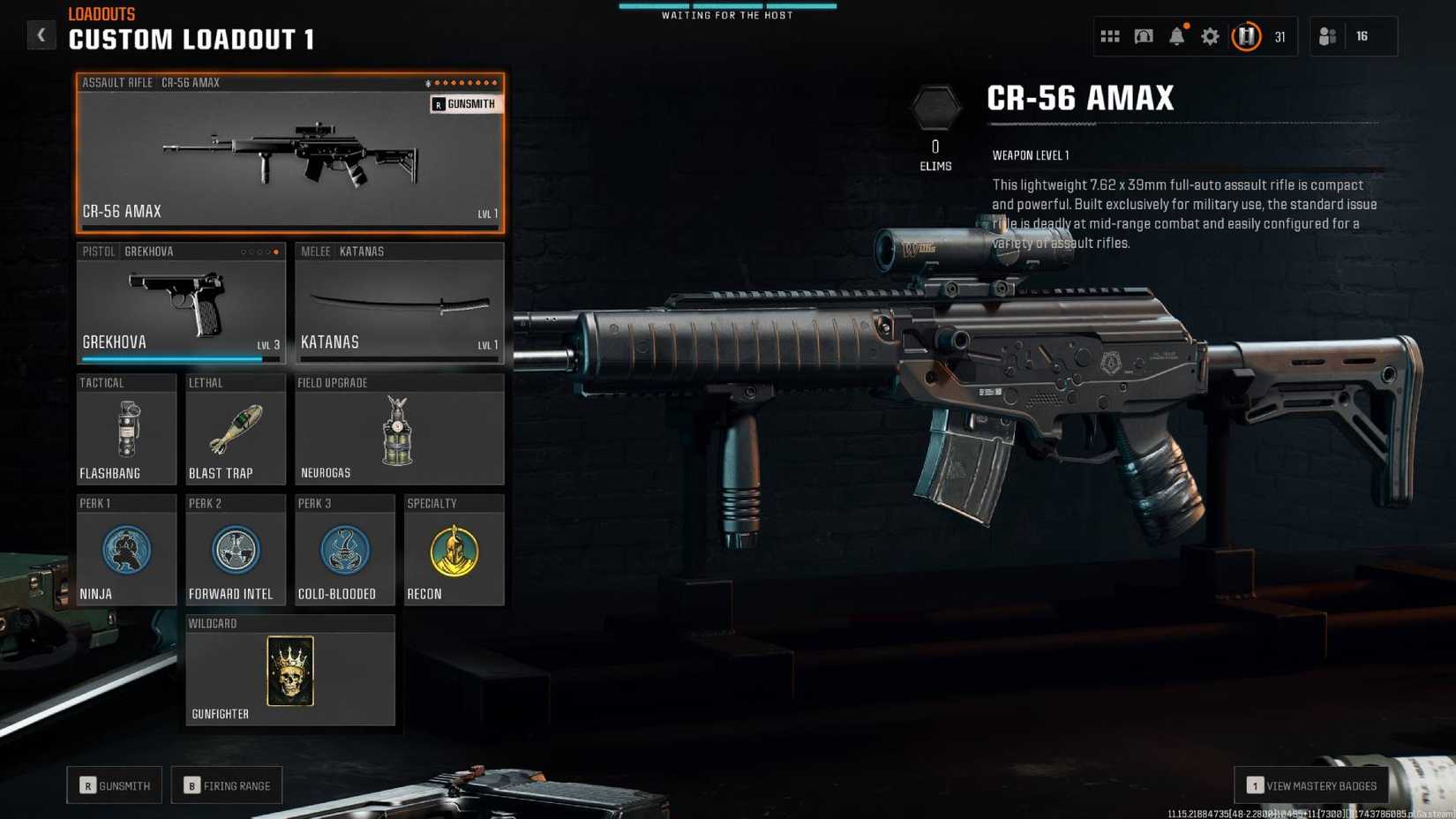
Task: Select the Gunfighter wildcard card
Action: click(x=289, y=672)
